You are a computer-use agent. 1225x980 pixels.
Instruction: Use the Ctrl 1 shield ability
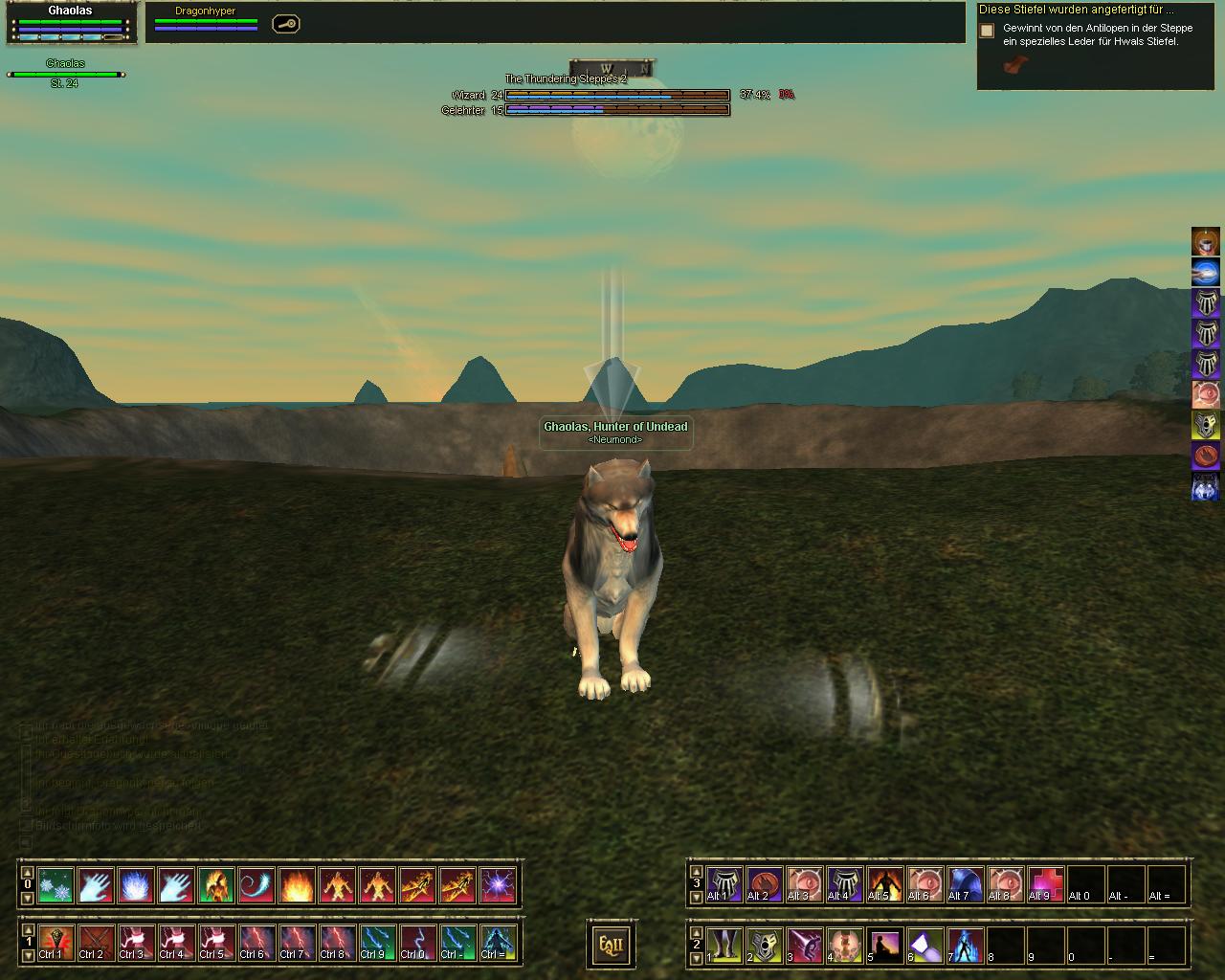coord(56,943)
